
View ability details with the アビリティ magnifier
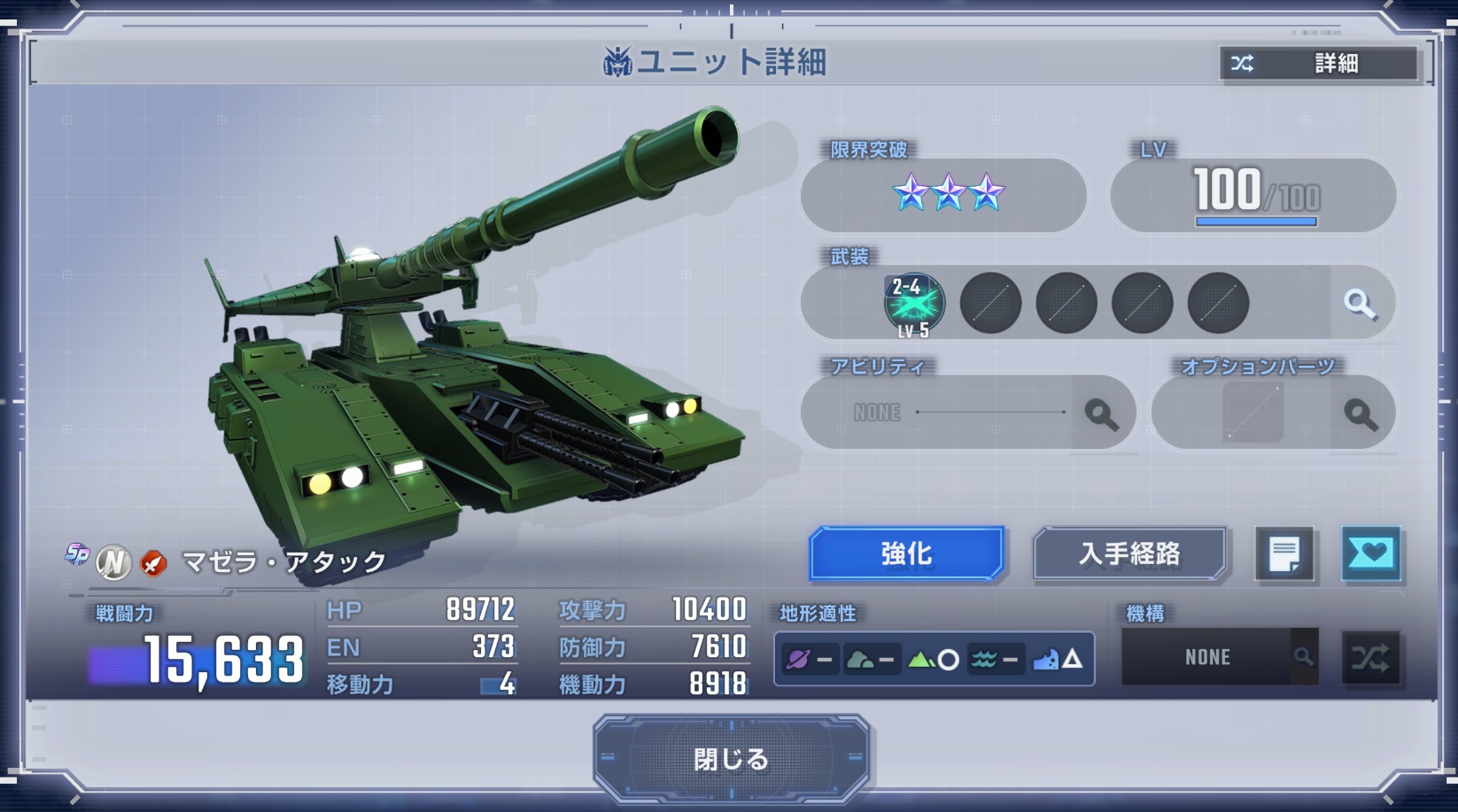pyautogui.click(x=1101, y=413)
